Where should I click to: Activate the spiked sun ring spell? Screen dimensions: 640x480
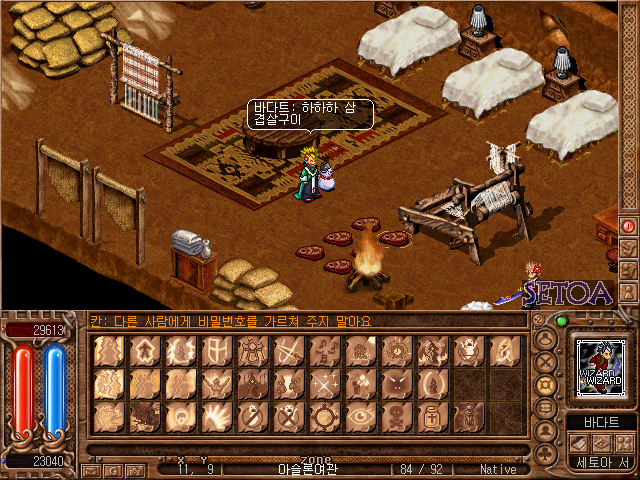pyautogui.click(x=323, y=416)
